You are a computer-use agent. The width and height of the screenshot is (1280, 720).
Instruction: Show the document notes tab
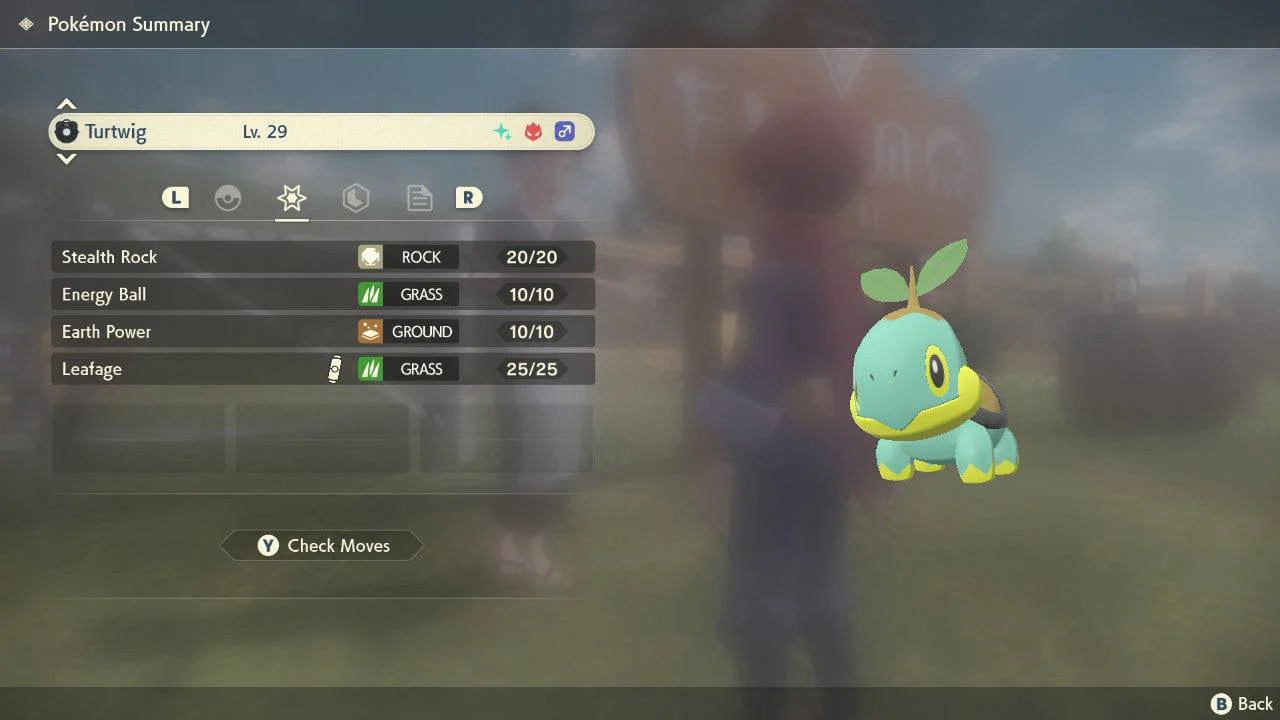click(420, 198)
